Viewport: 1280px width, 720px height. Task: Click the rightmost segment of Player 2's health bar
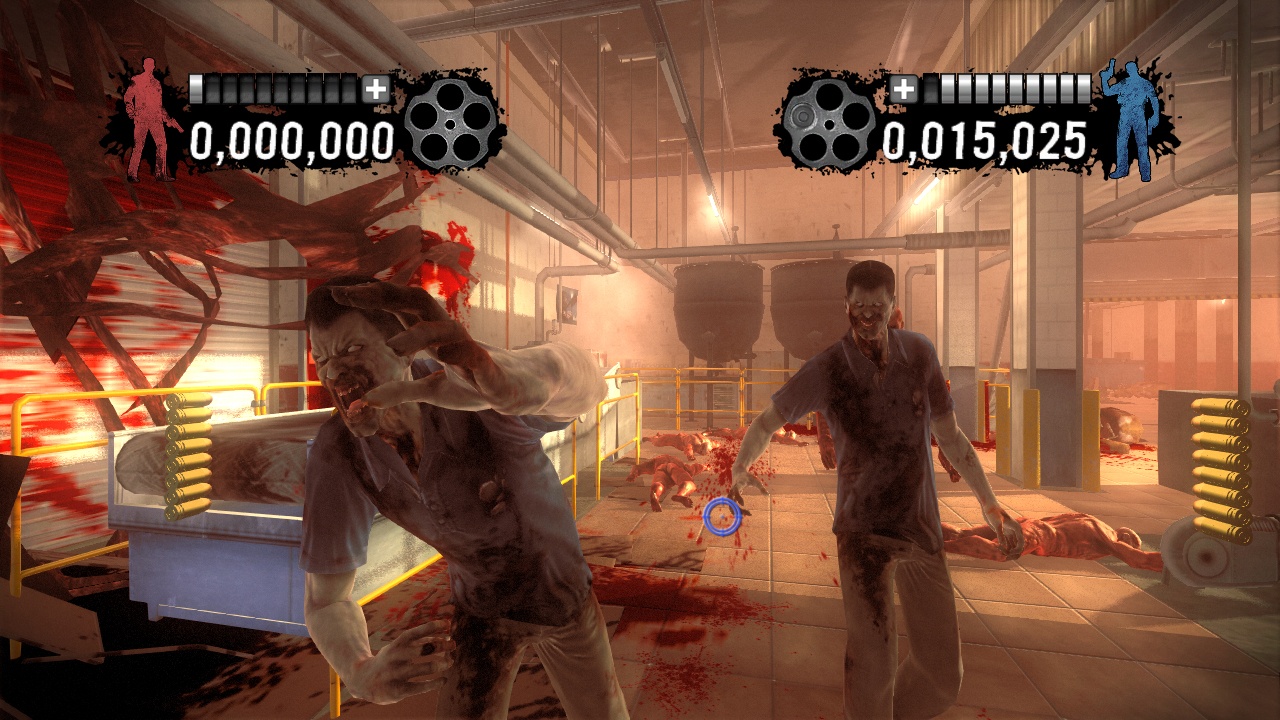[1083, 87]
